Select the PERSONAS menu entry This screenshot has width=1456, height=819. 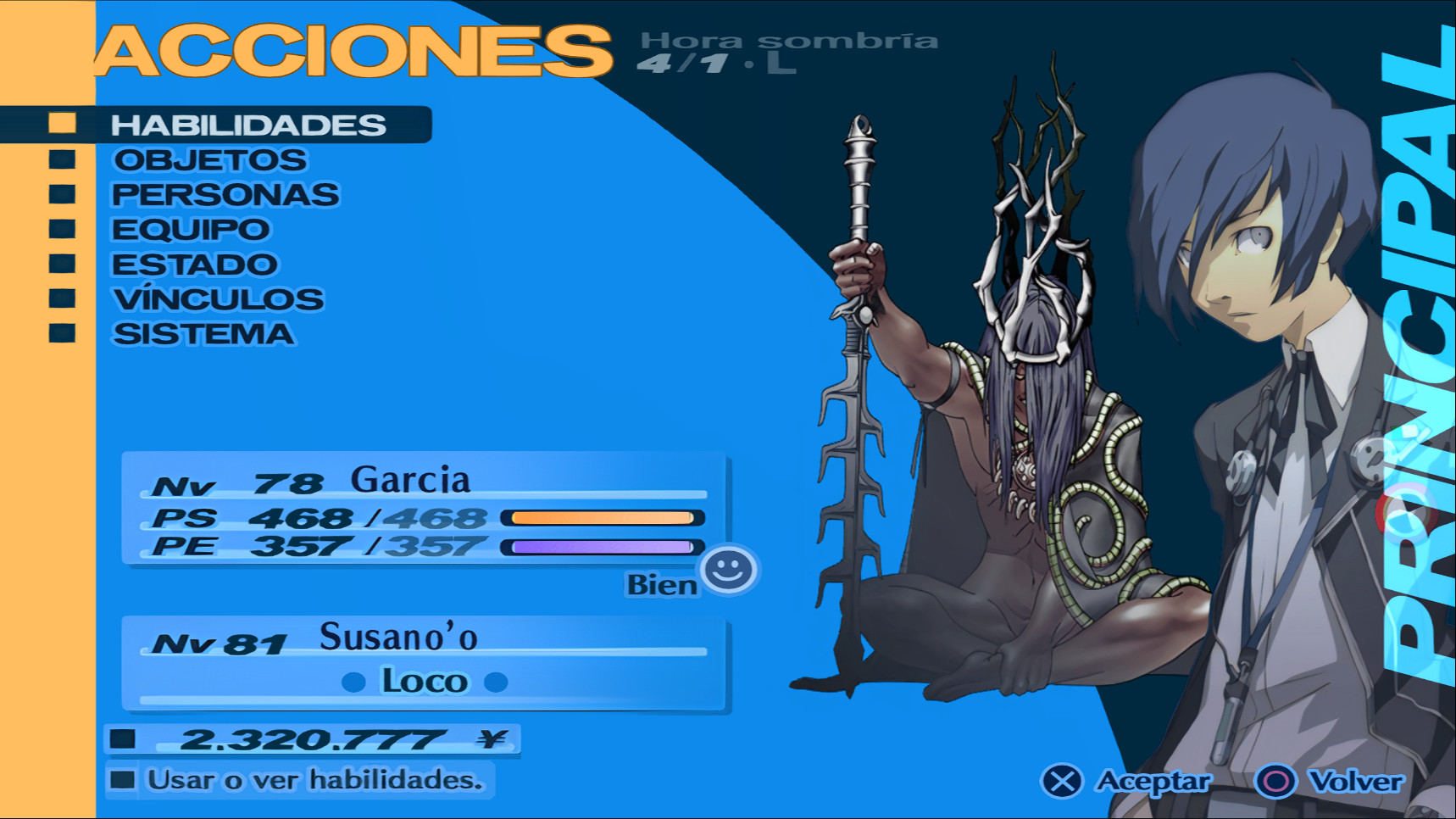point(225,193)
